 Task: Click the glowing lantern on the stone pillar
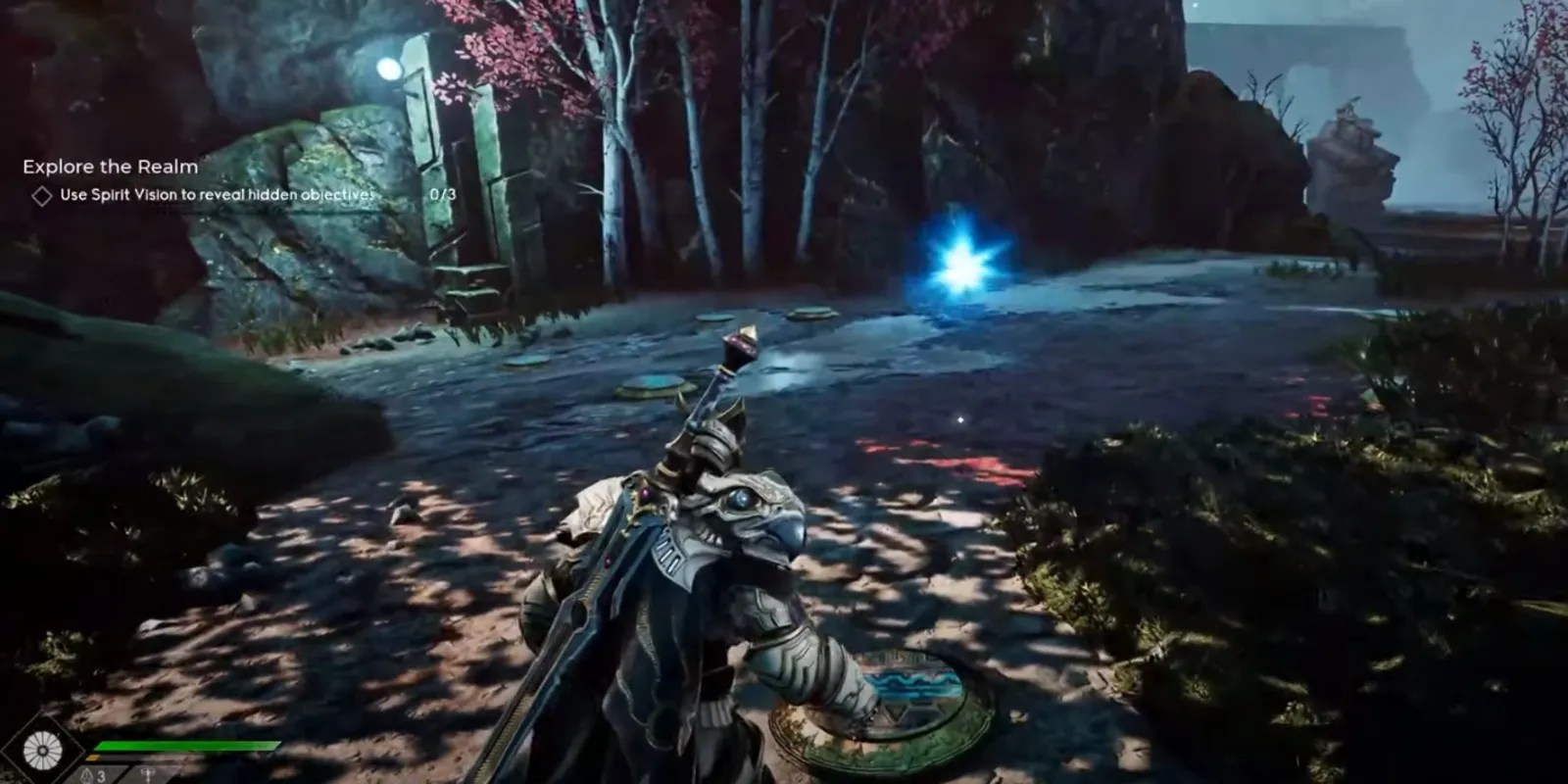click(391, 66)
